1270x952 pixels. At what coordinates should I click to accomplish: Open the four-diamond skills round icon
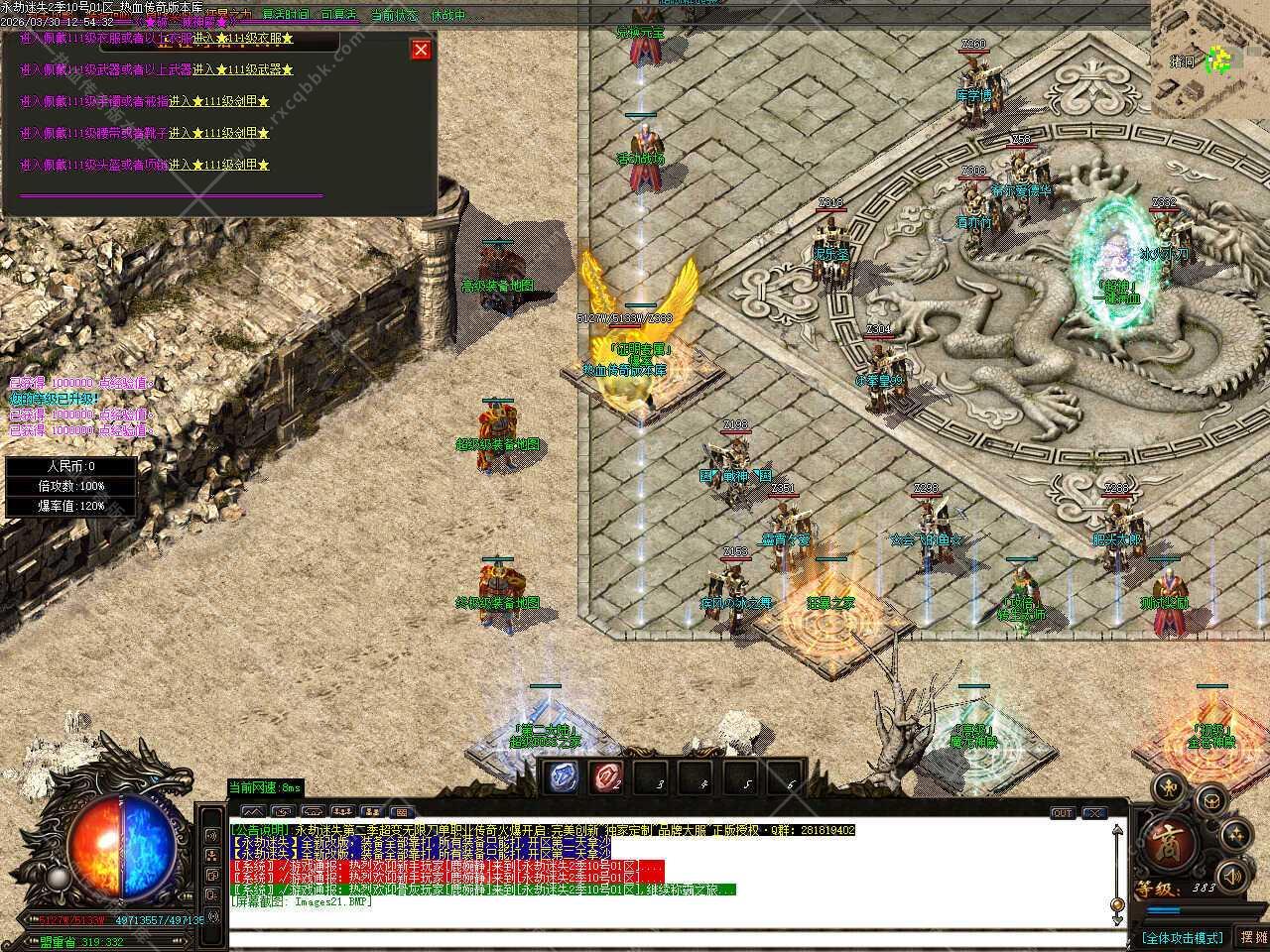point(1236,835)
